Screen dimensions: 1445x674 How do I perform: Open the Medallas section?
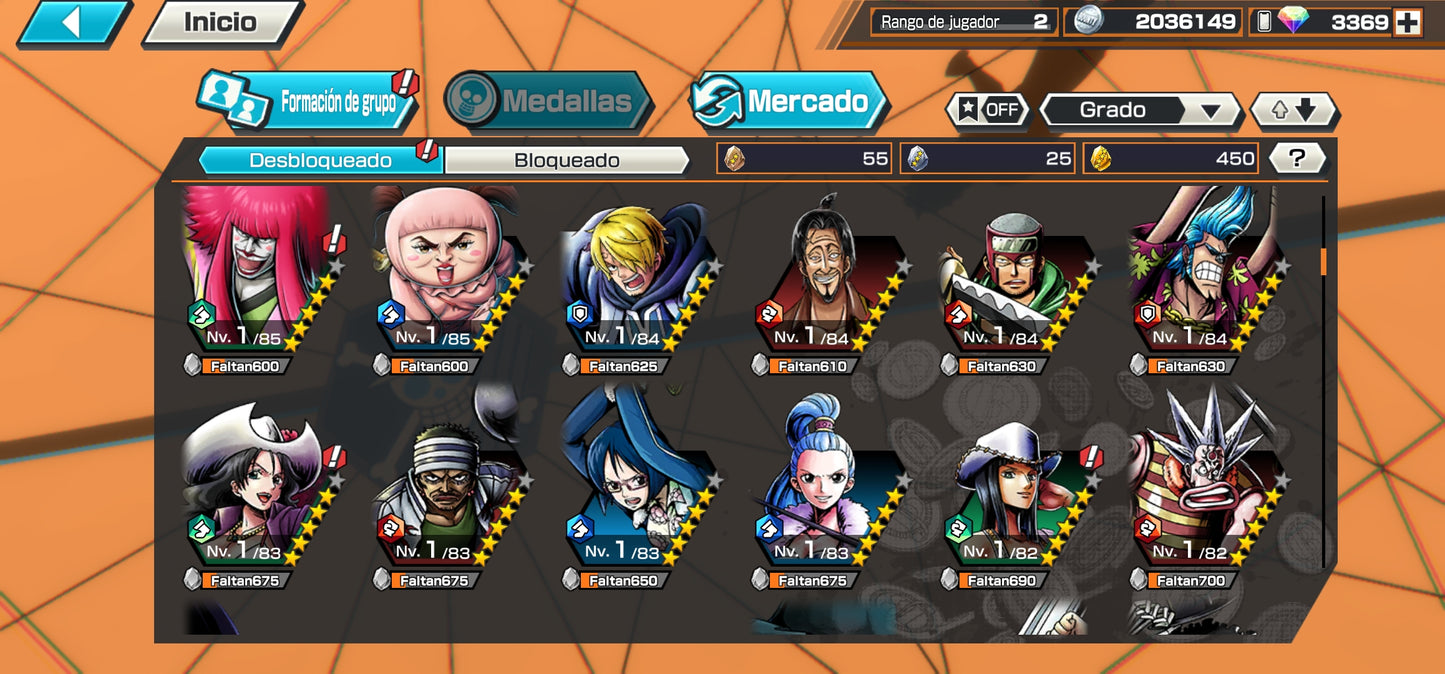click(x=548, y=101)
